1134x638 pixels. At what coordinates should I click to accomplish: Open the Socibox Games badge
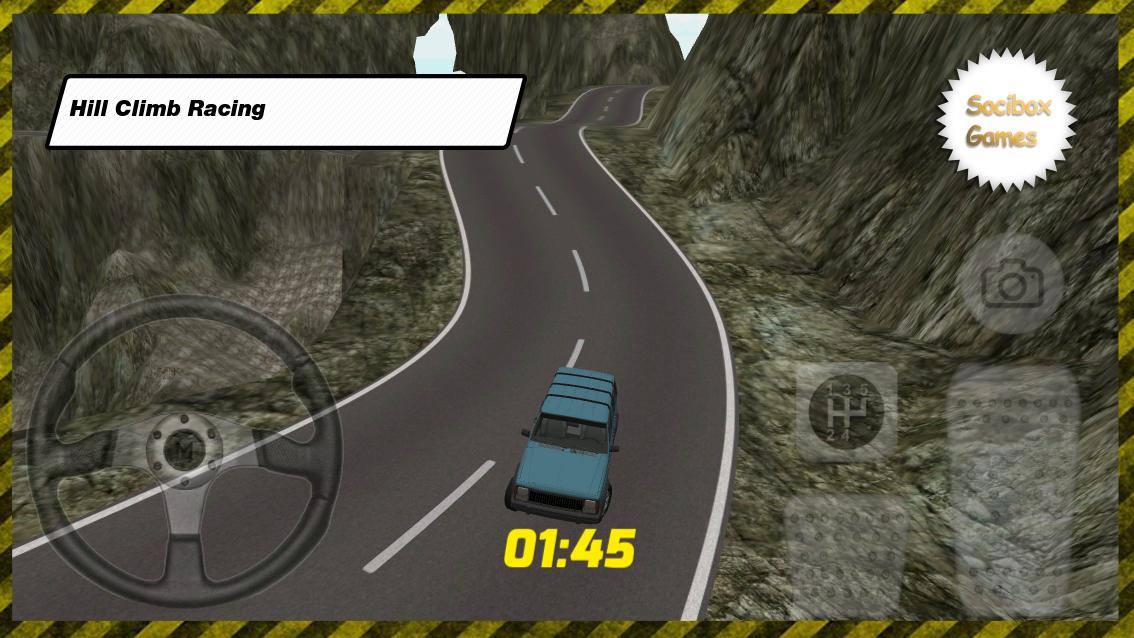click(1007, 121)
